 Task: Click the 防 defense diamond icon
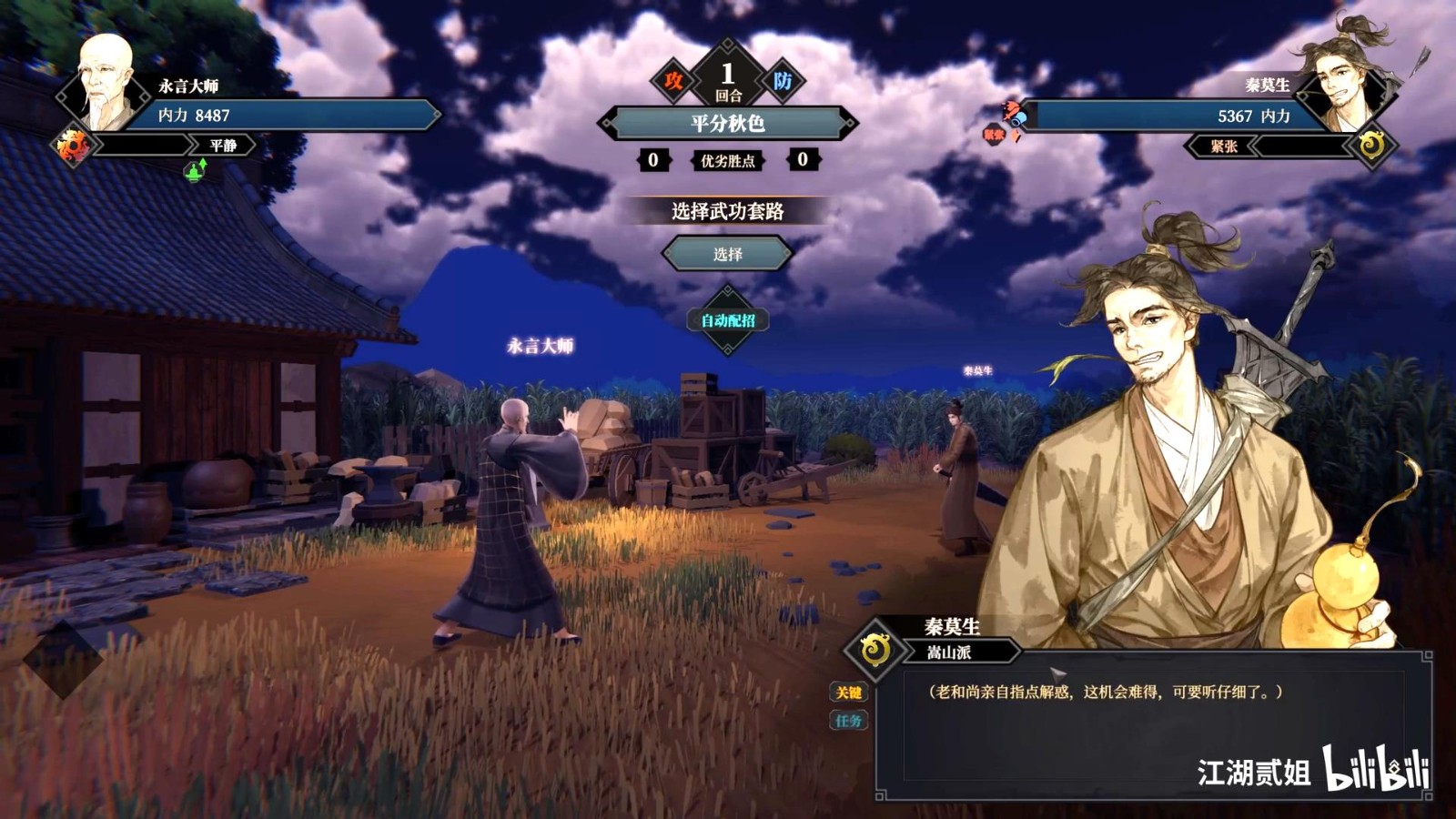pos(784,82)
